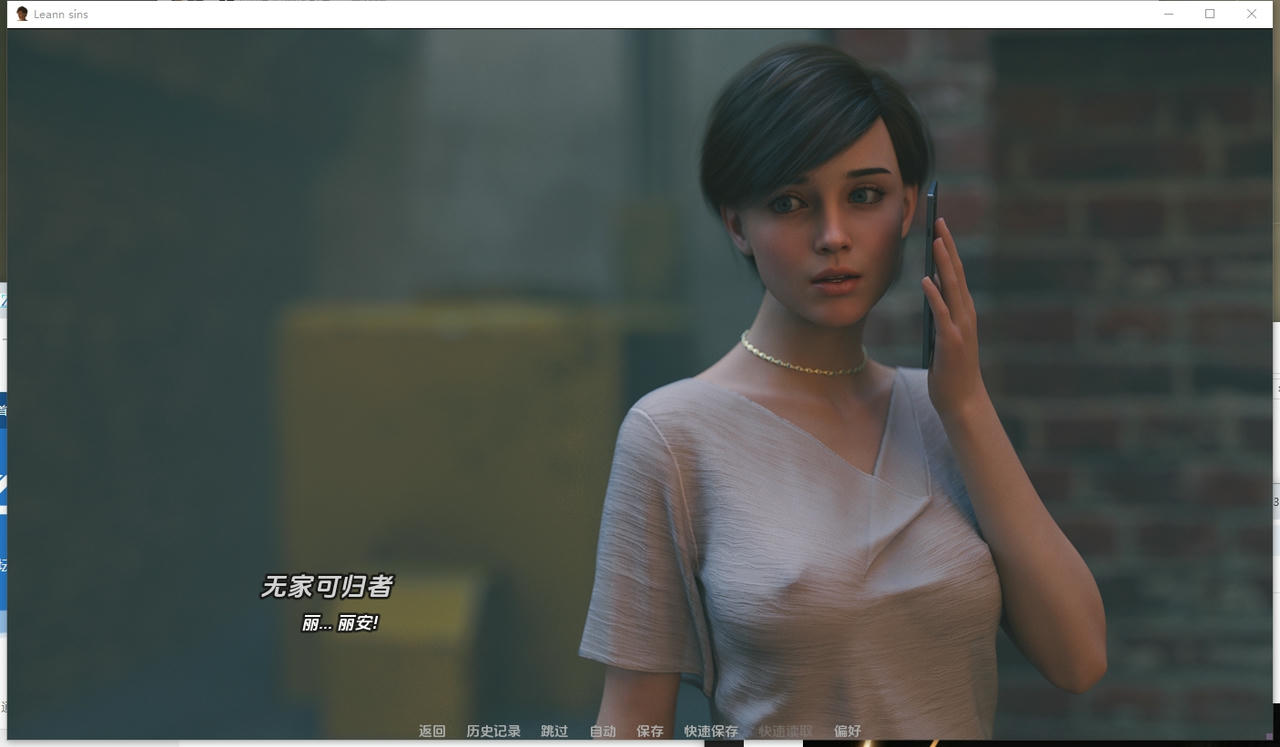Click the title bar text Leann sins

[x=60, y=13]
